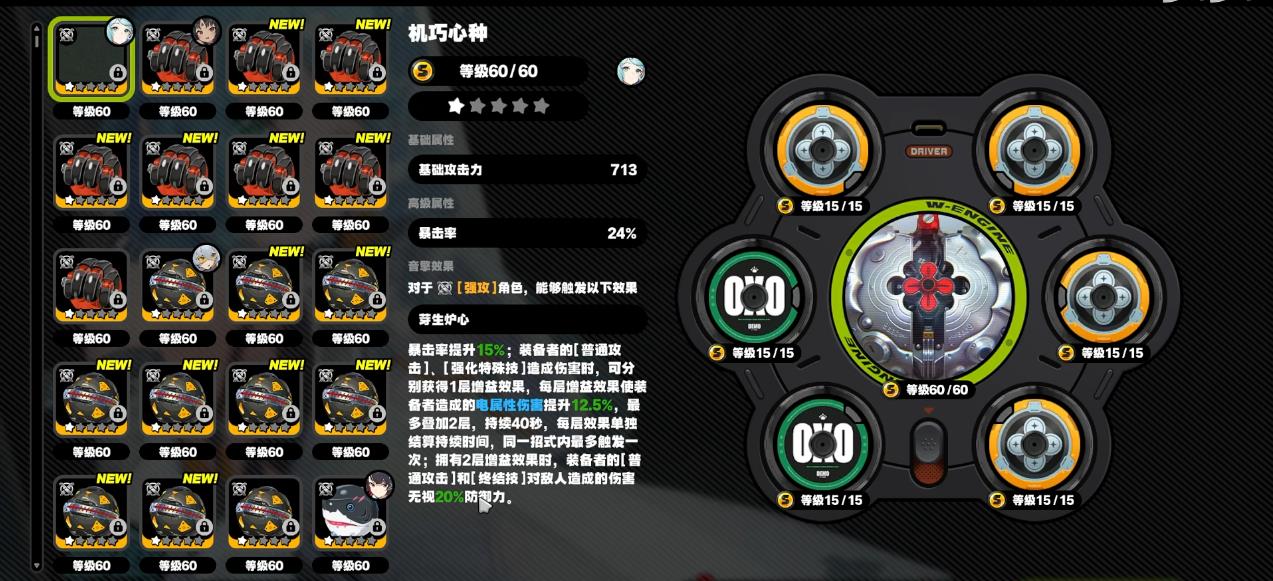Click the DRIVER label on the disc panel
The width and height of the screenshot is (1273, 581).
[x=929, y=152]
